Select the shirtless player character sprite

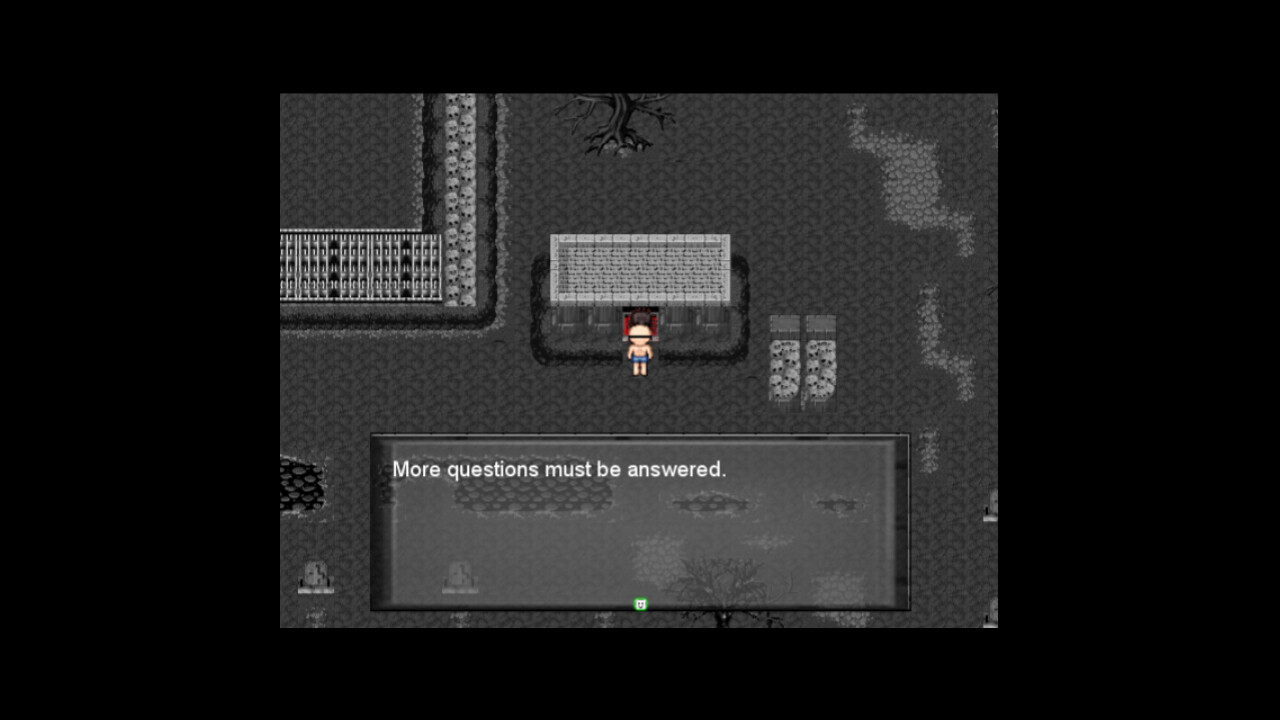coord(639,352)
